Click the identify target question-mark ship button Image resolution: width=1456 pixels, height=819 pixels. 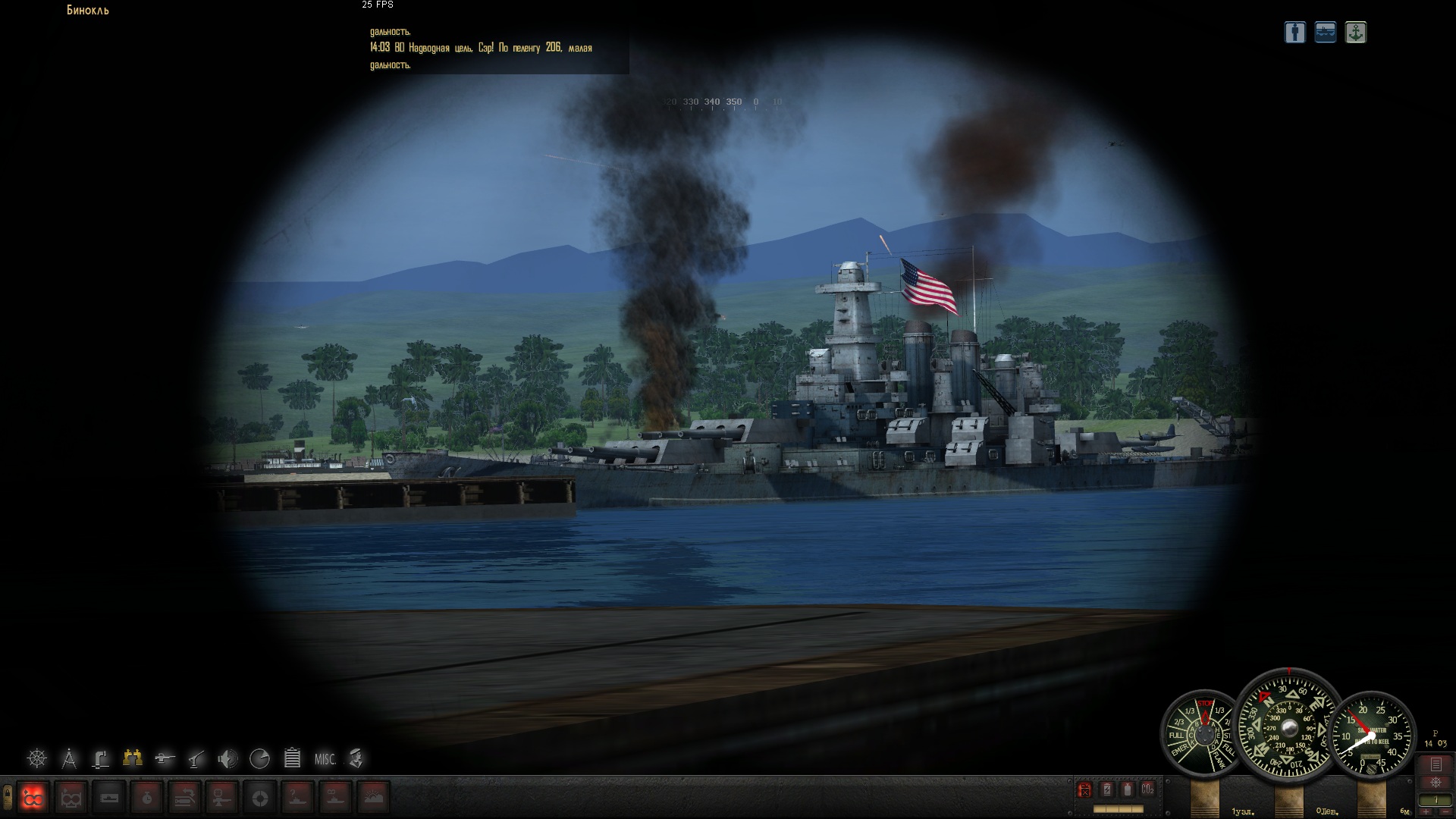tap(298, 798)
